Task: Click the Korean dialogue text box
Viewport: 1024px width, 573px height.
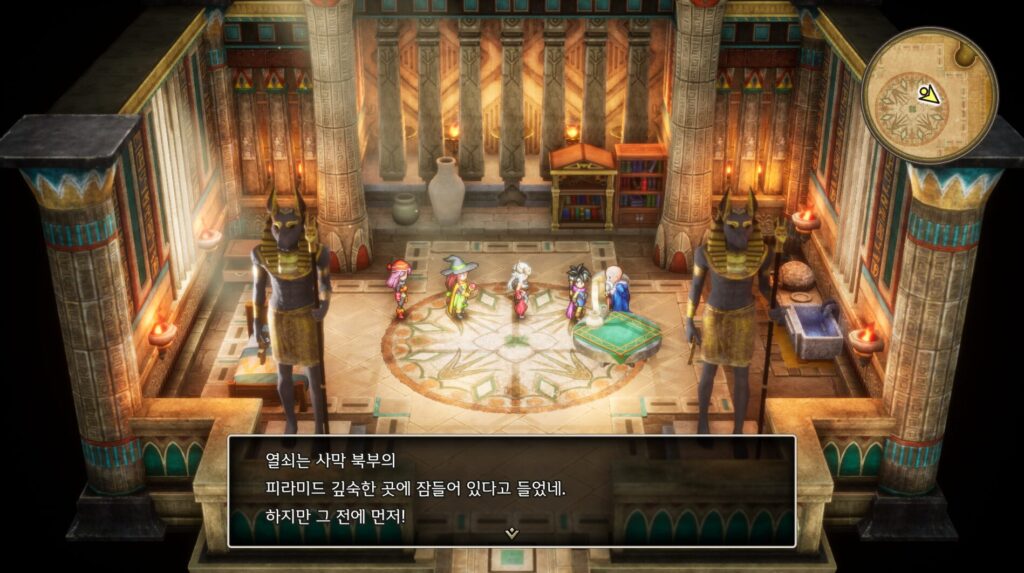Action: [x=512, y=490]
